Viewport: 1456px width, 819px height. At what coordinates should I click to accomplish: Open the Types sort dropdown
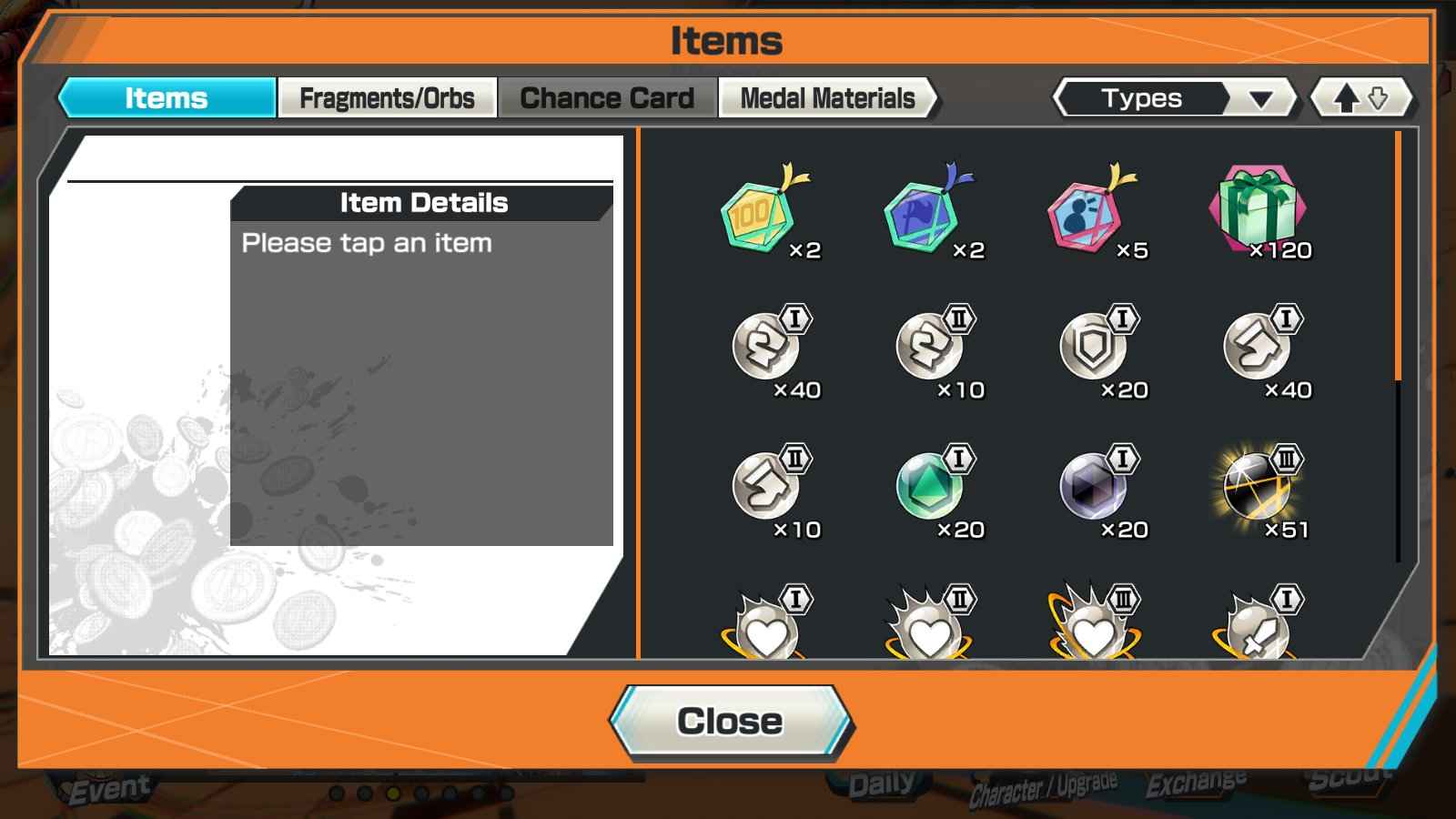pyautogui.click(x=1173, y=98)
